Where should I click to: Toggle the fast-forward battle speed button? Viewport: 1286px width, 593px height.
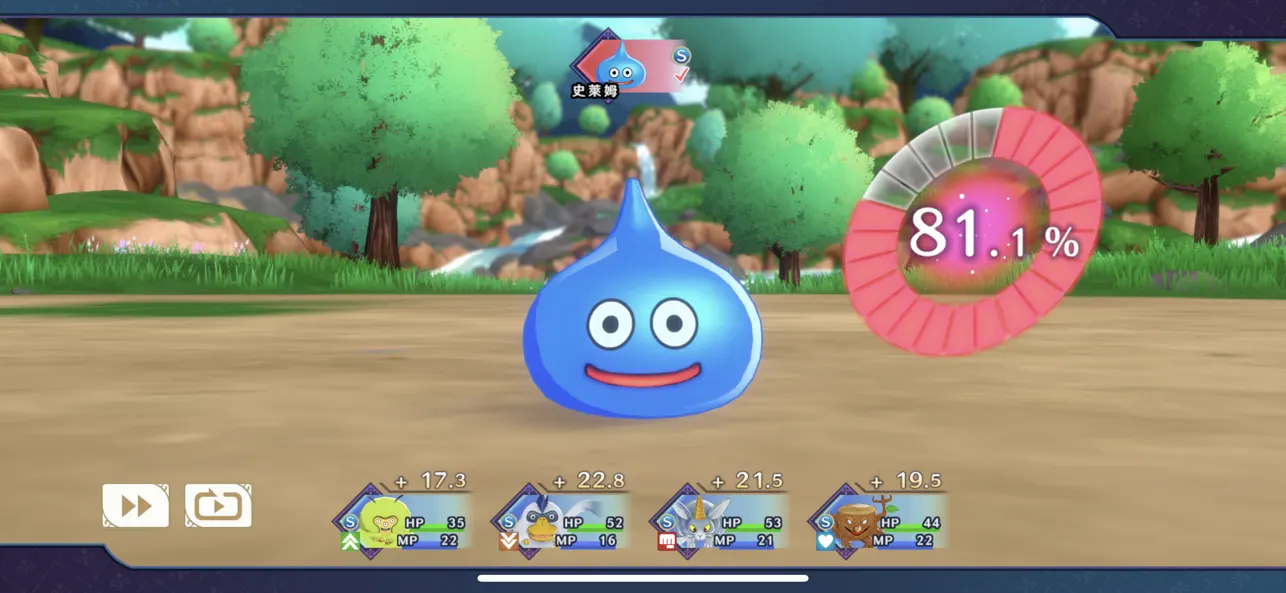[135, 506]
